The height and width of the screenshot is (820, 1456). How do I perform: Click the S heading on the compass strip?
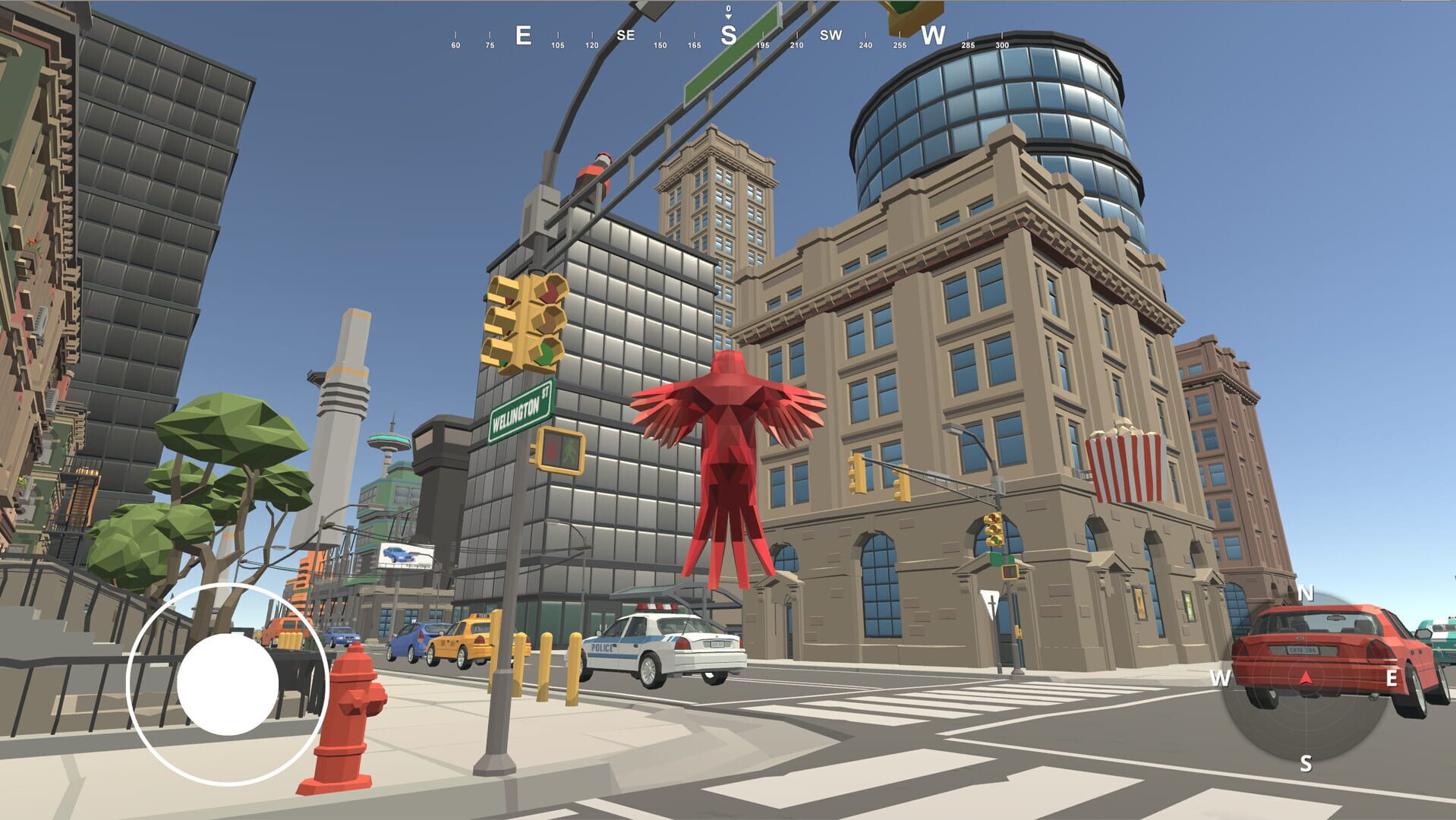727,34
